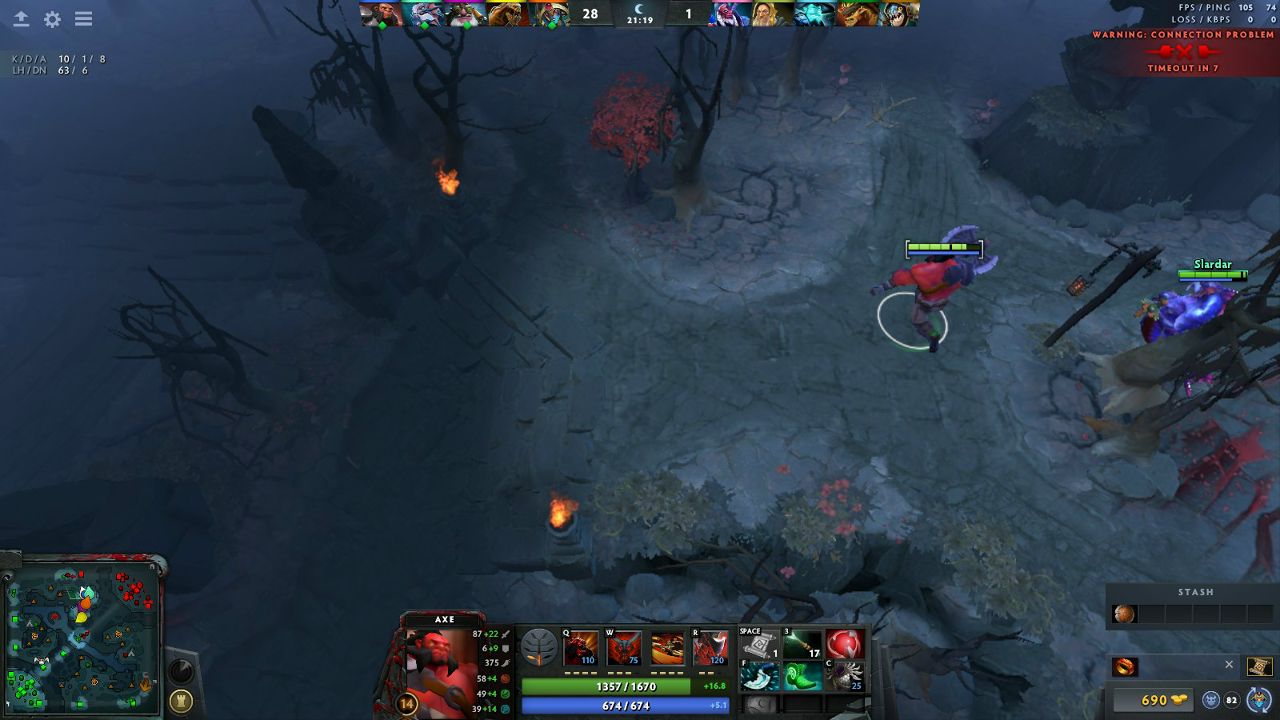Open the settings gear

(x=52, y=19)
